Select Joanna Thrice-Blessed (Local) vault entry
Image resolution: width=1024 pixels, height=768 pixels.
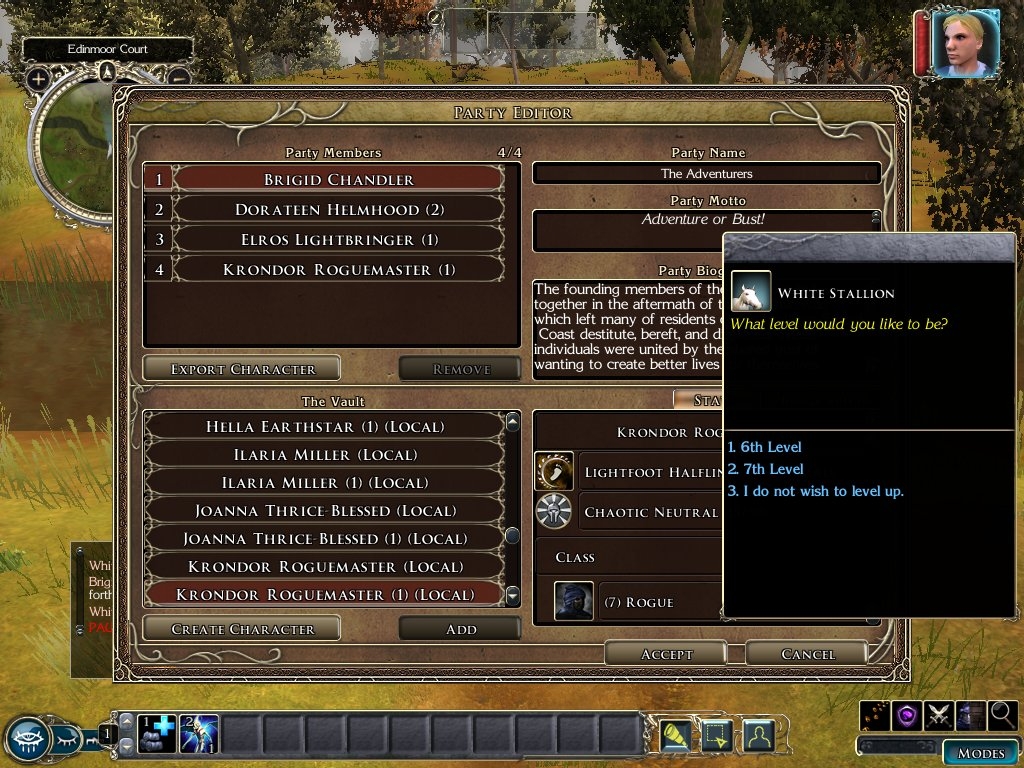[324, 511]
